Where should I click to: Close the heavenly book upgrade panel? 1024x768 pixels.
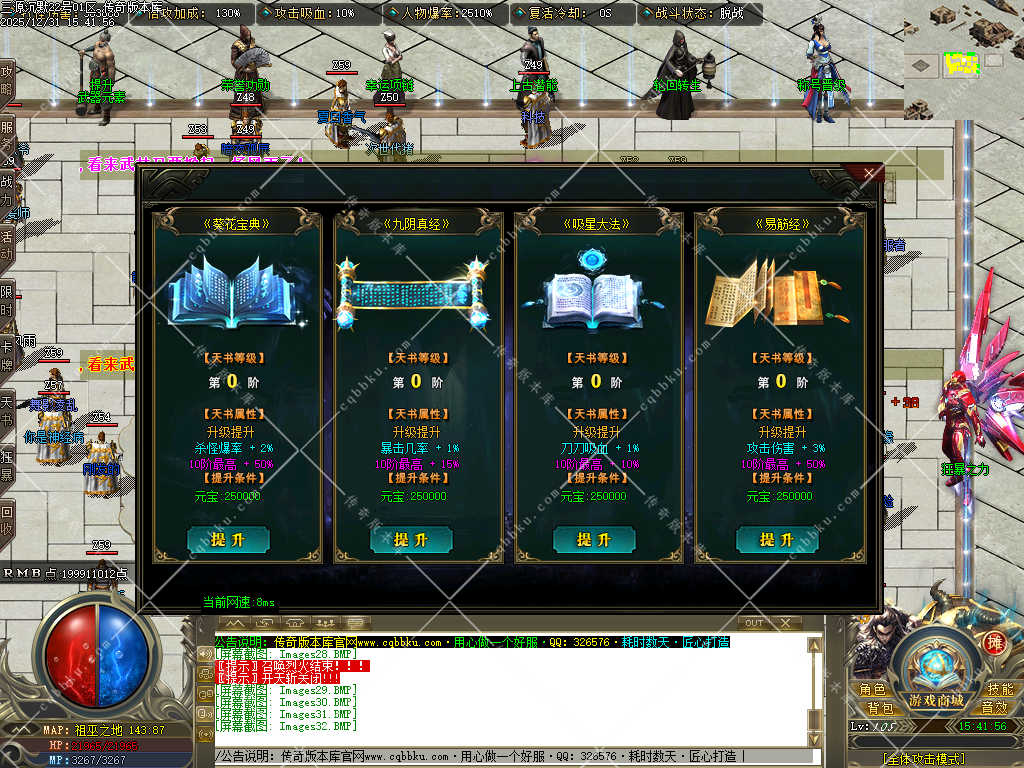869,176
